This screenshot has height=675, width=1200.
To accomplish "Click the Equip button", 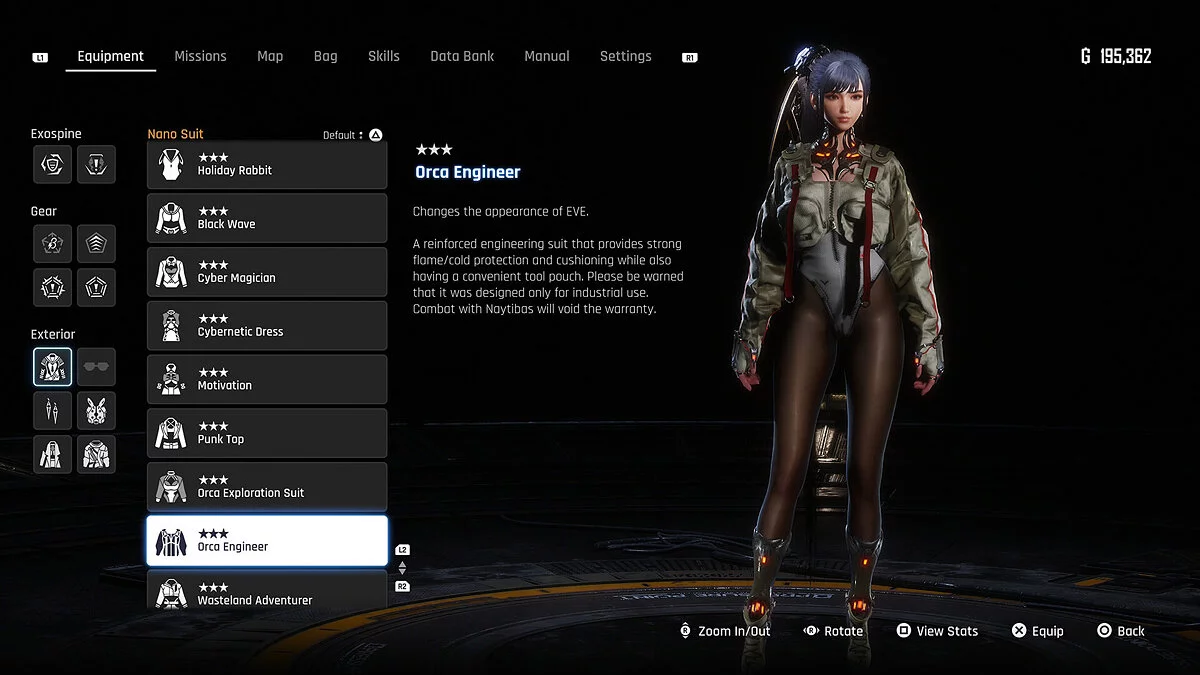I will [1037, 631].
